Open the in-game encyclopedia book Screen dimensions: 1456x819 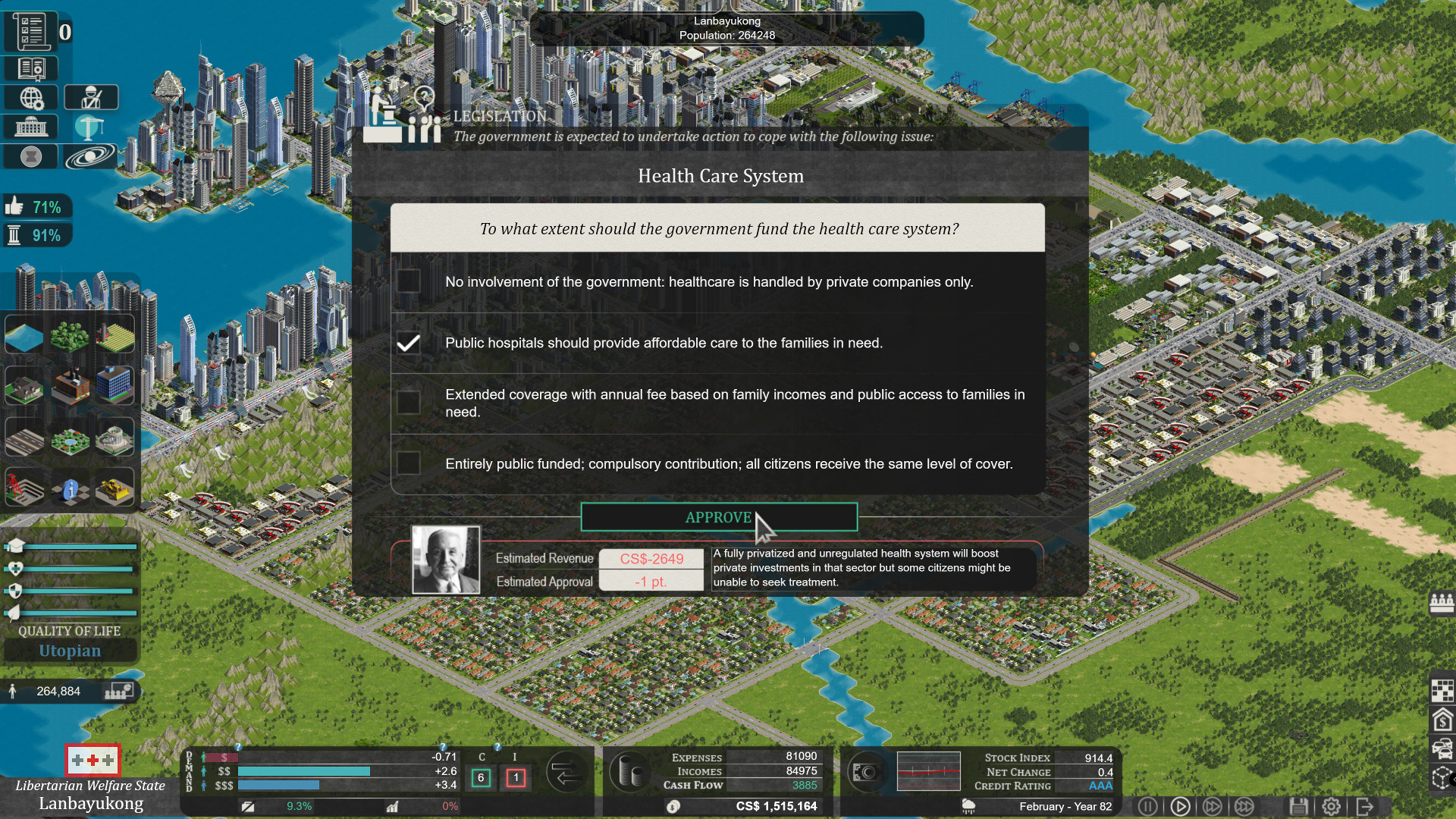(x=30, y=68)
